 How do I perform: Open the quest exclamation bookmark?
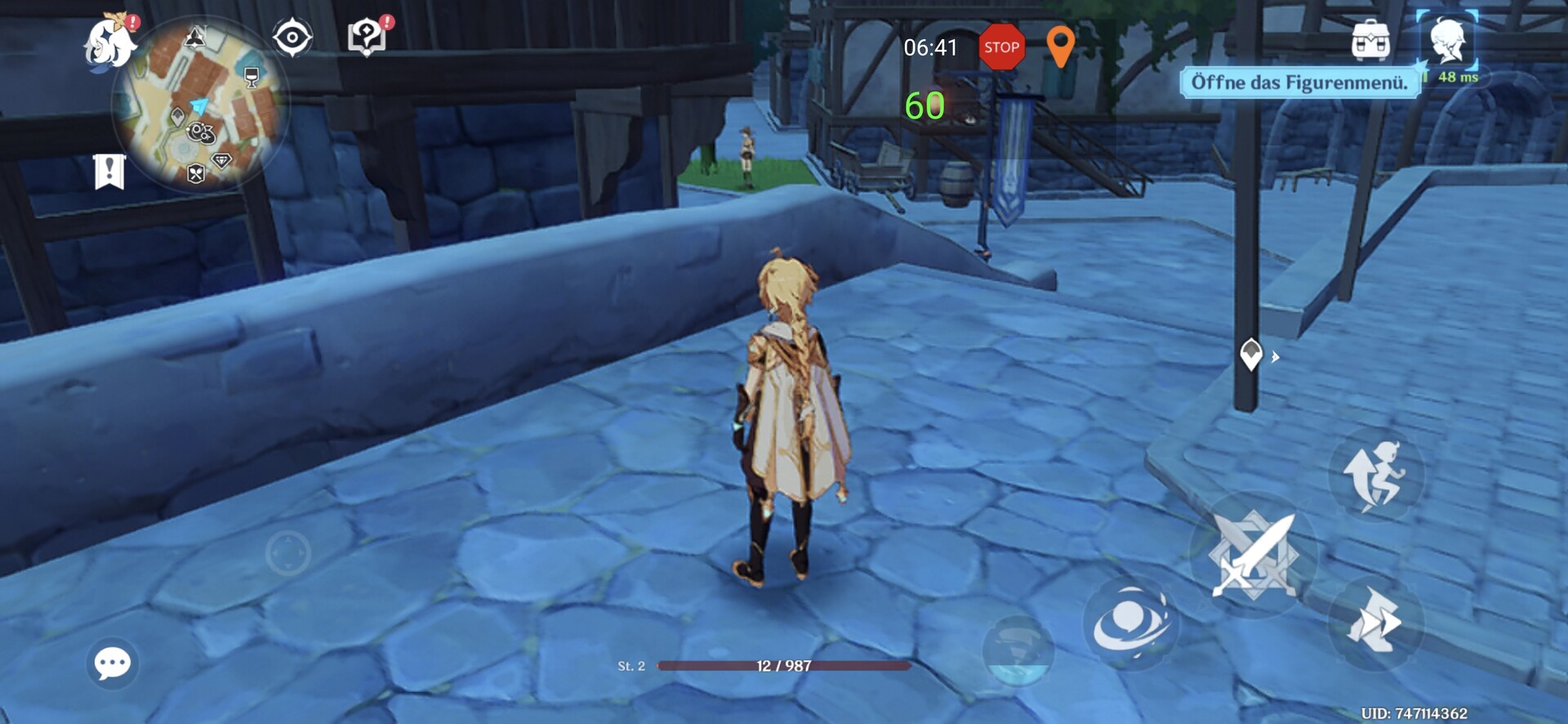109,171
